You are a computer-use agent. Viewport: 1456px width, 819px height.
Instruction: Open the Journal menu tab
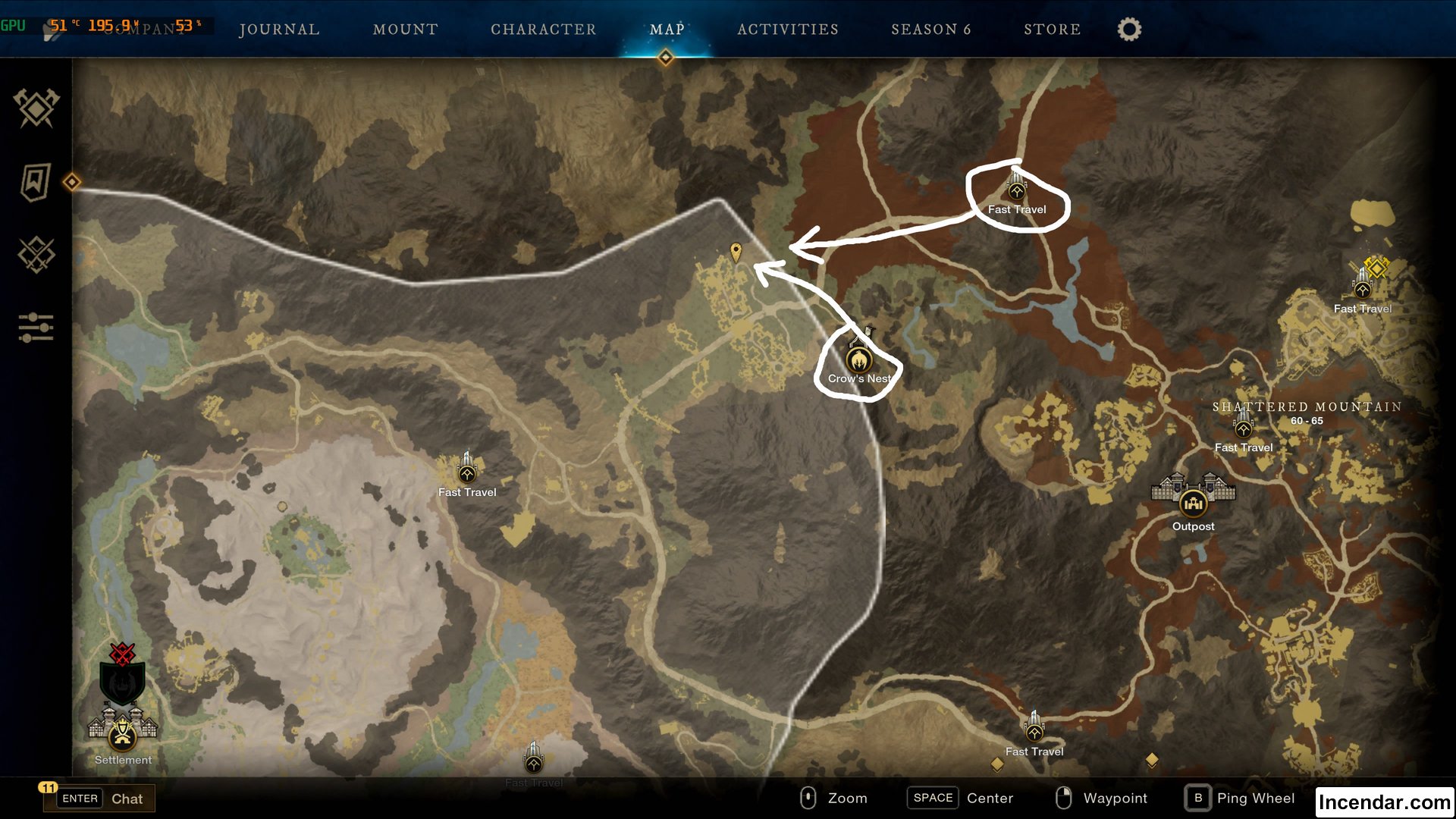tap(278, 30)
